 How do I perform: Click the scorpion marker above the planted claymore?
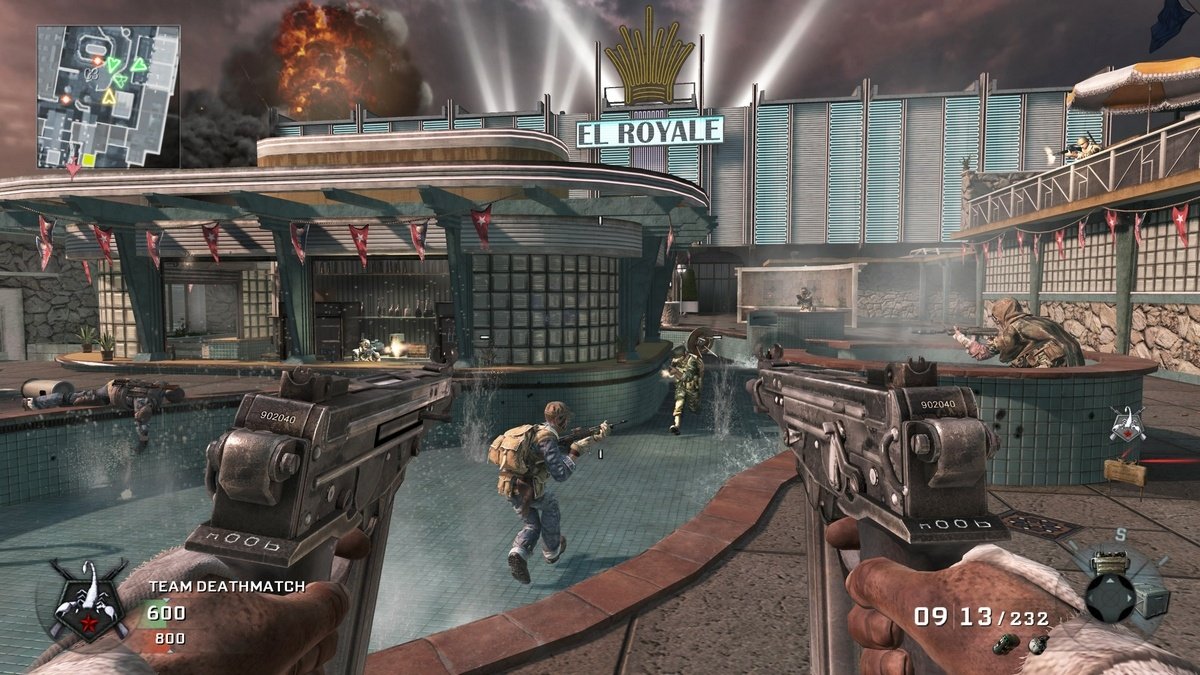coord(1126,425)
